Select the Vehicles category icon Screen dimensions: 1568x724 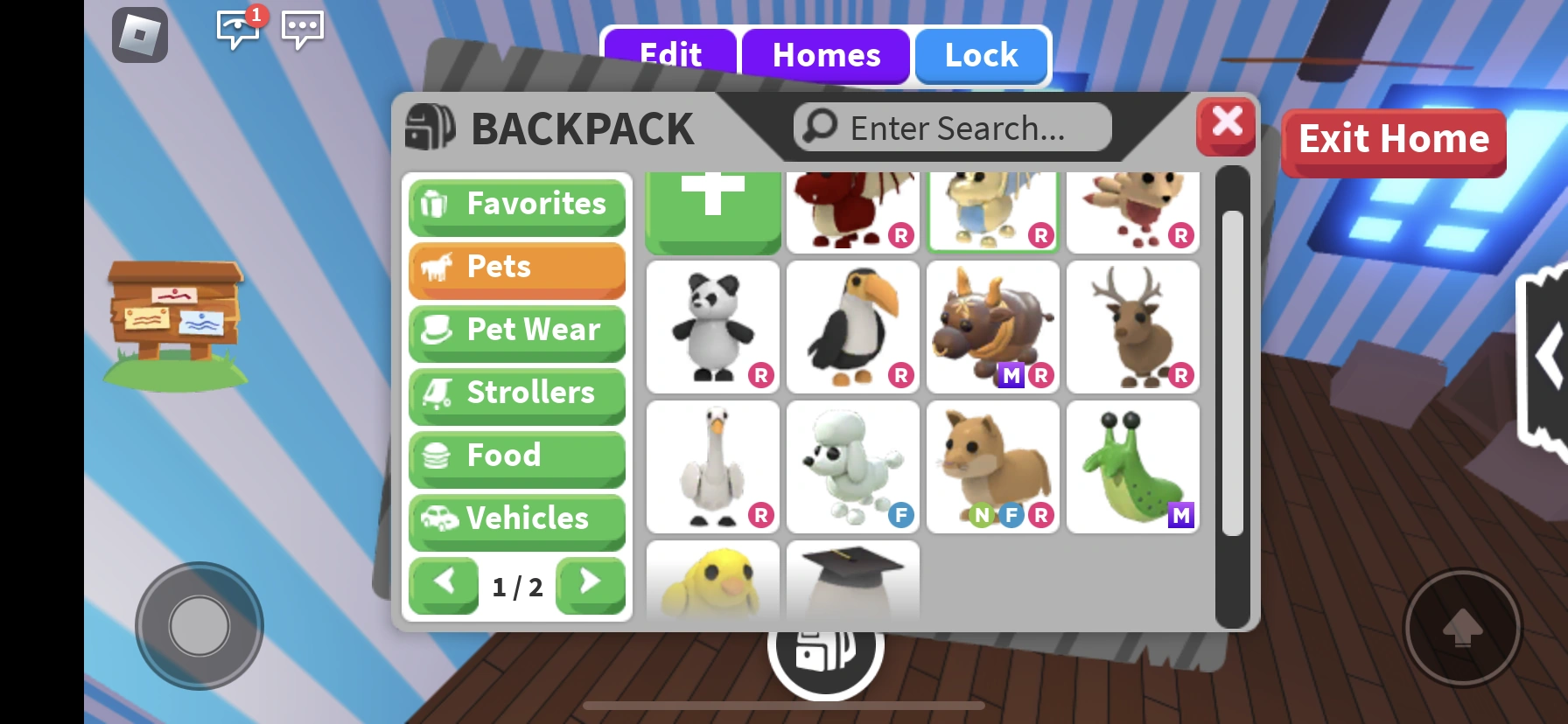pyautogui.click(x=440, y=519)
